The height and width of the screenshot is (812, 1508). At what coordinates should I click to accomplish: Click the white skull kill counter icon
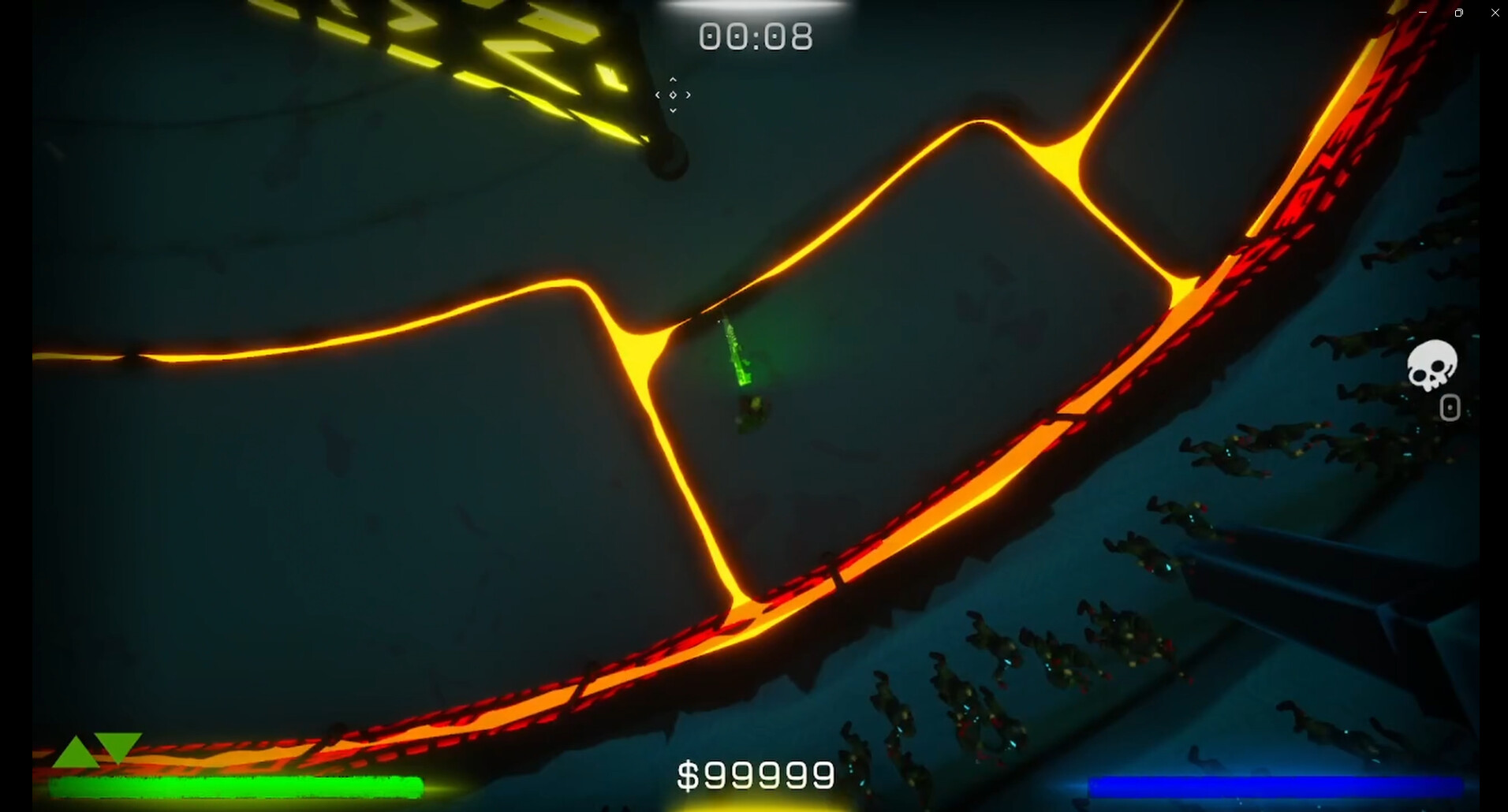pyautogui.click(x=1434, y=365)
